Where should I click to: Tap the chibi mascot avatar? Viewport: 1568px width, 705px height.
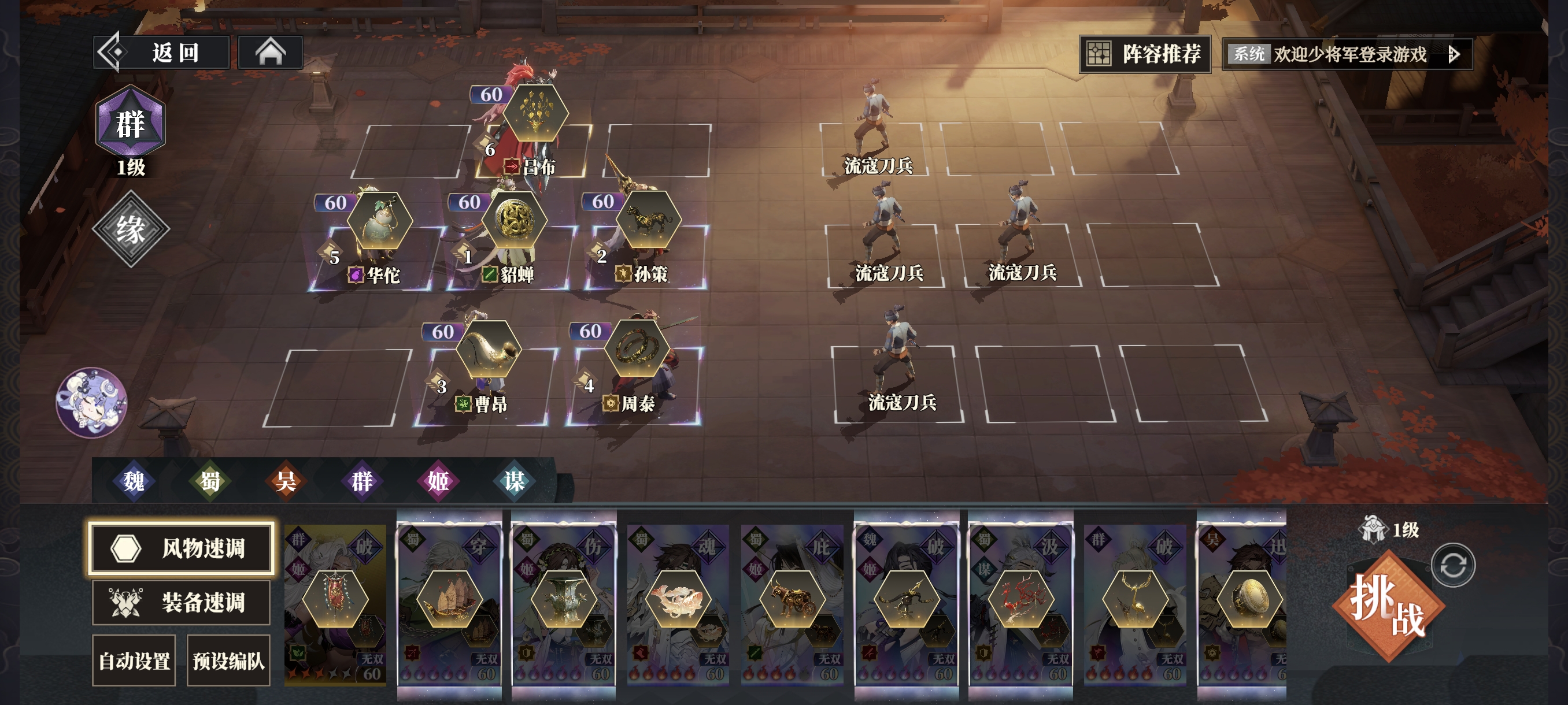(x=91, y=402)
